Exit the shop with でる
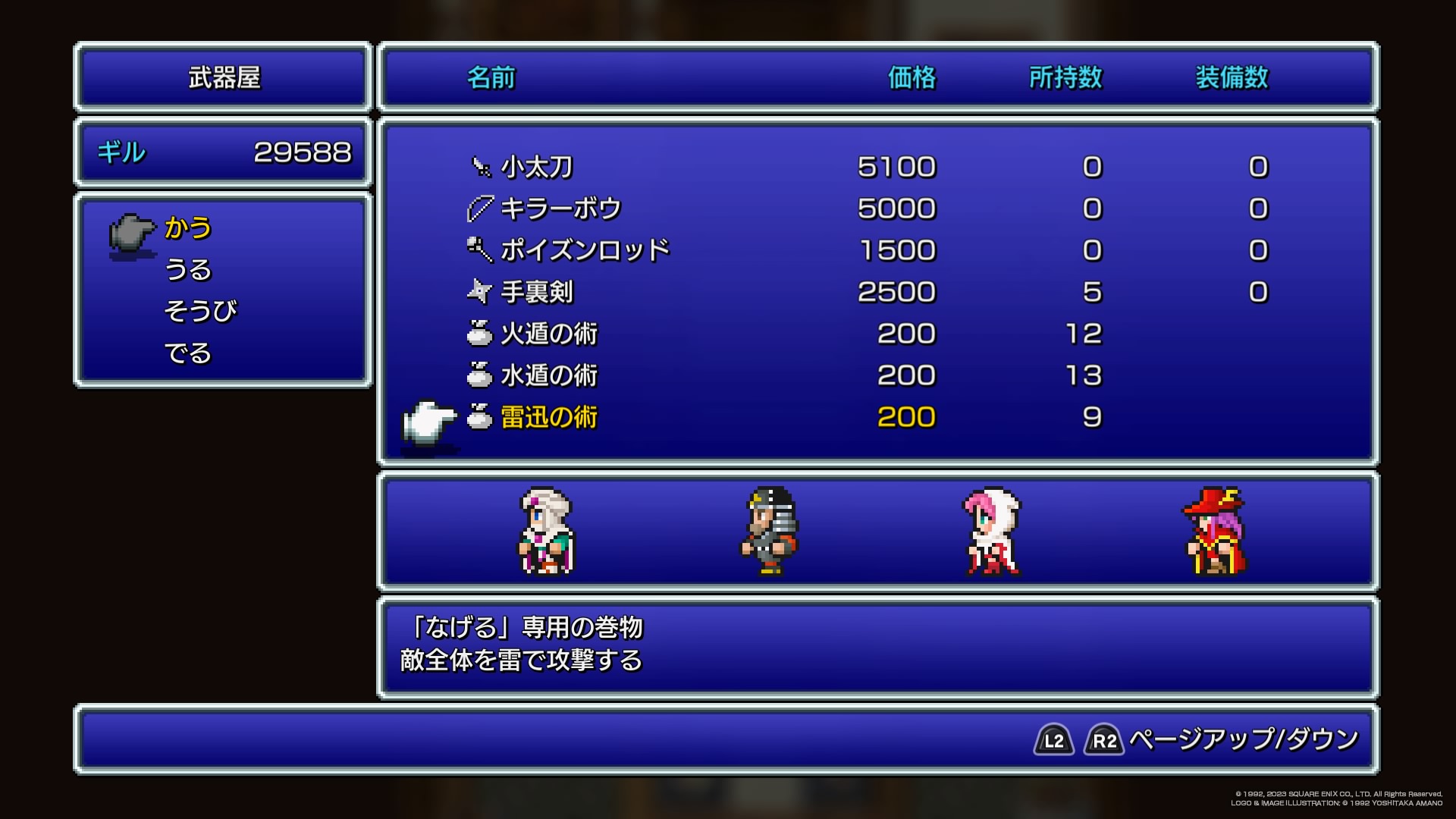Image resolution: width=1456 pixels, height=819 pixels. (188, 353)
